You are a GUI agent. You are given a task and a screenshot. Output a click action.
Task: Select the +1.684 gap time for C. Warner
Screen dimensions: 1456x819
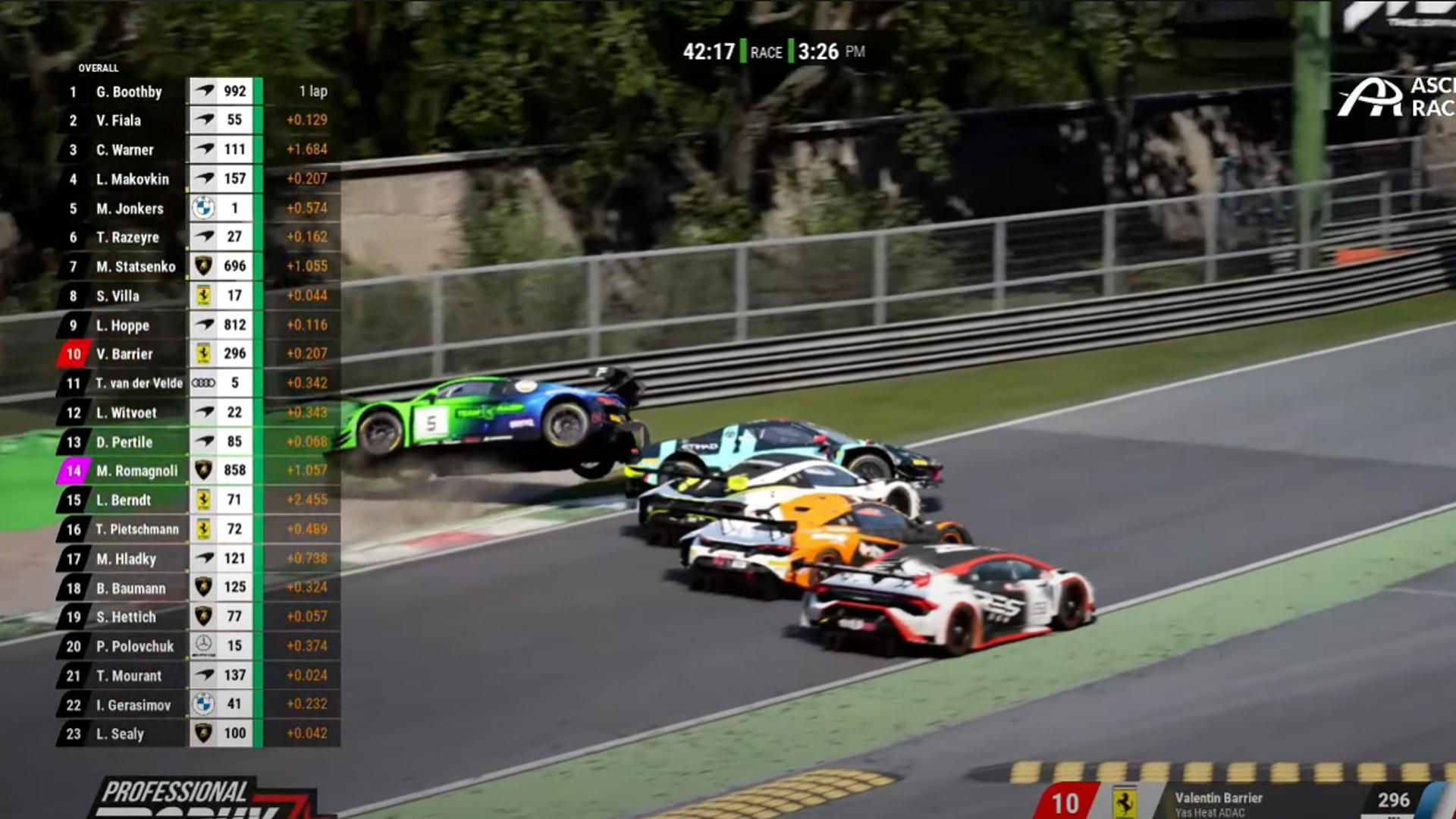click(308, 149)
